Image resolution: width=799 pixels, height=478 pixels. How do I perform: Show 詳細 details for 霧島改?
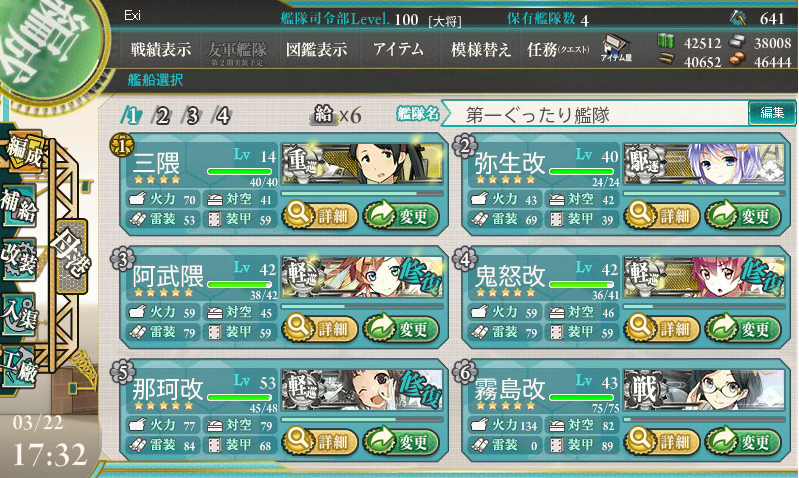click(662, 441)
